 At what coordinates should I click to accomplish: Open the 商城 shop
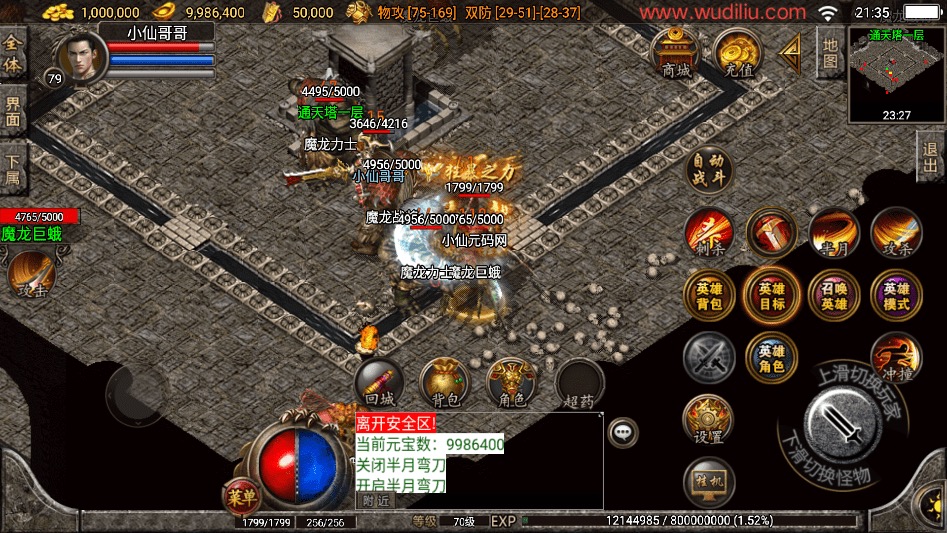click(x=676, y=53)
